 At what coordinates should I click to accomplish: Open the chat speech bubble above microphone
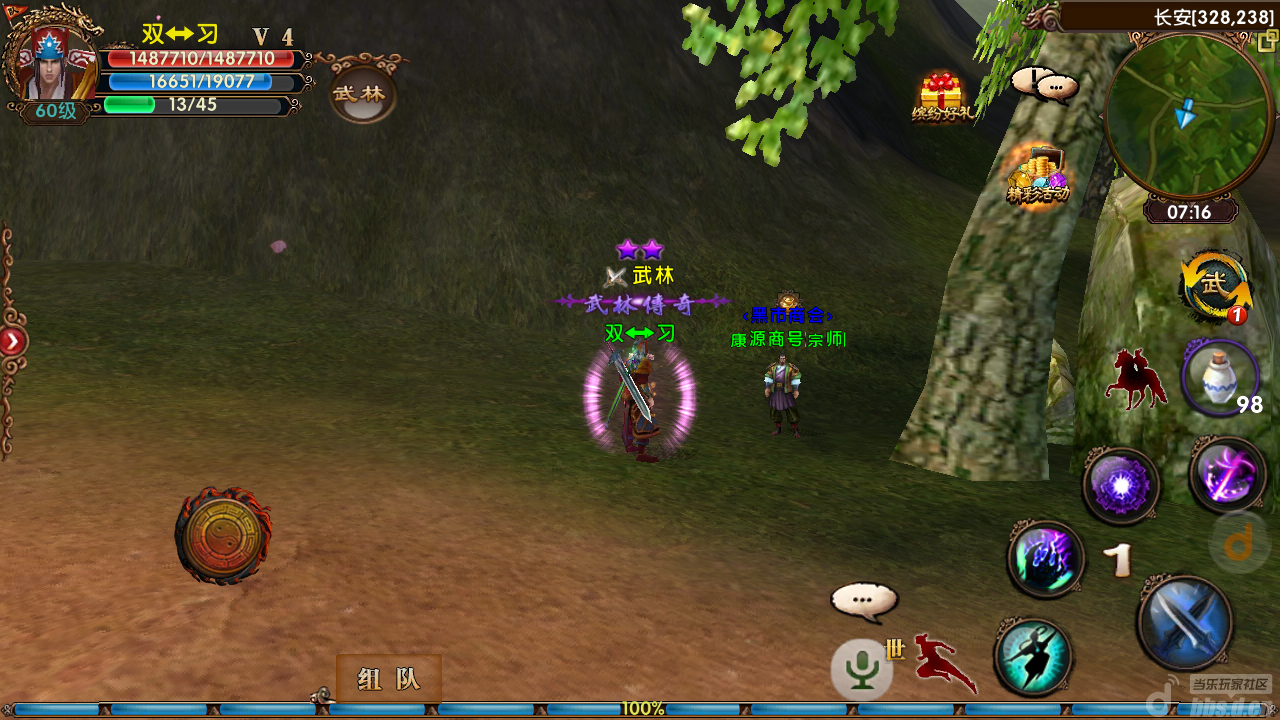(x=864, y=602)
